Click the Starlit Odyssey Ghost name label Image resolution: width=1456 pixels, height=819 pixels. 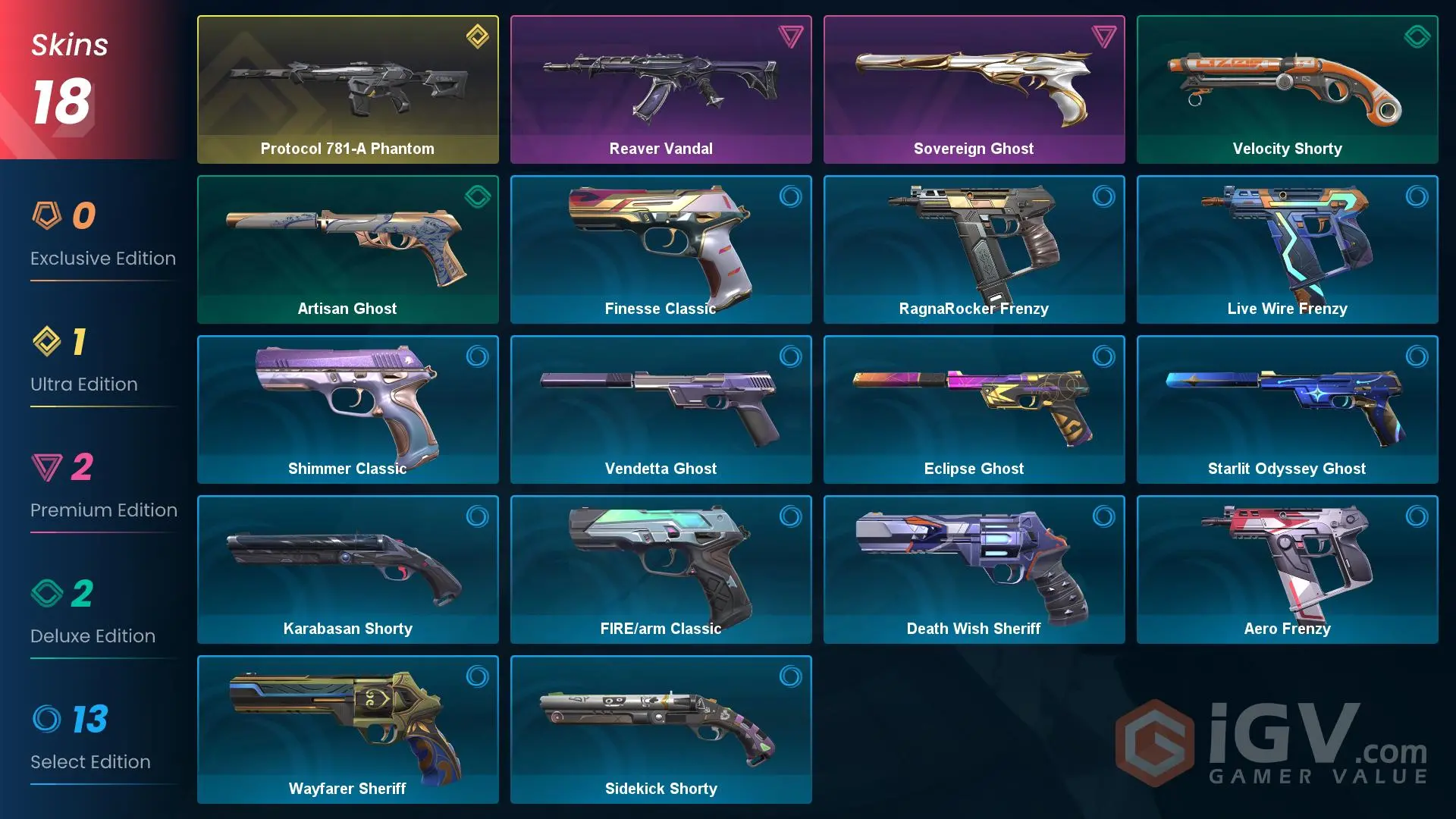click(x=1287, y=468)
